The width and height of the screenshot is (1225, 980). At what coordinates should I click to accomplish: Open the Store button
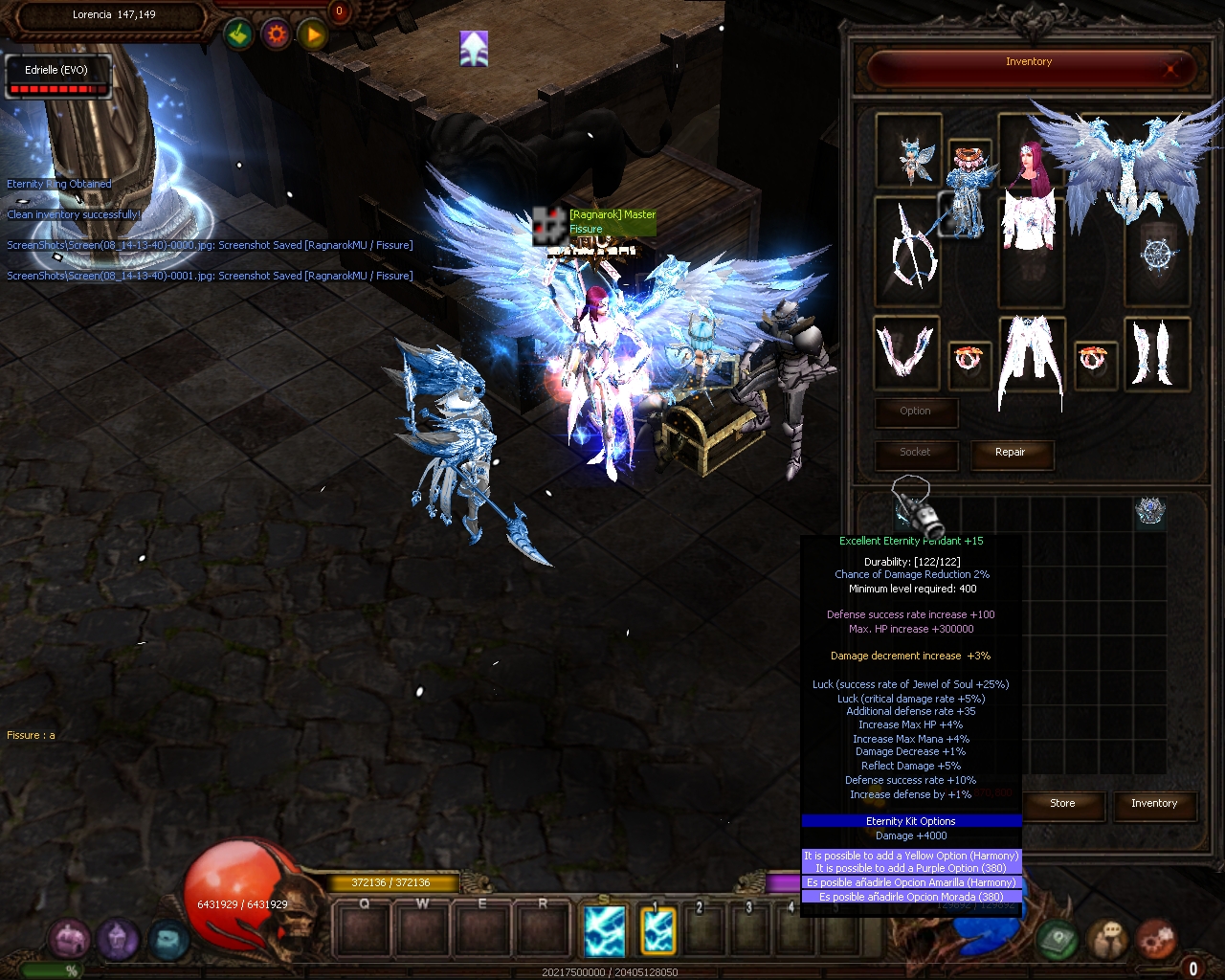1062,804
